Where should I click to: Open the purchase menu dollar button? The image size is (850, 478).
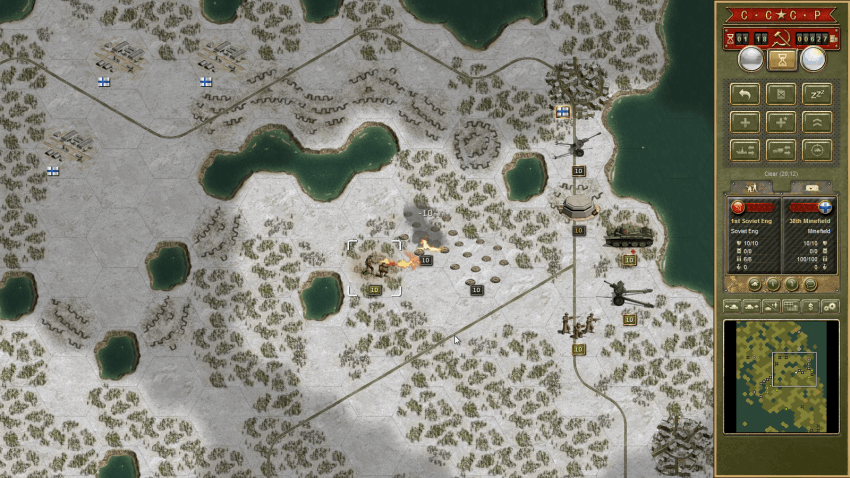[810, 305]
